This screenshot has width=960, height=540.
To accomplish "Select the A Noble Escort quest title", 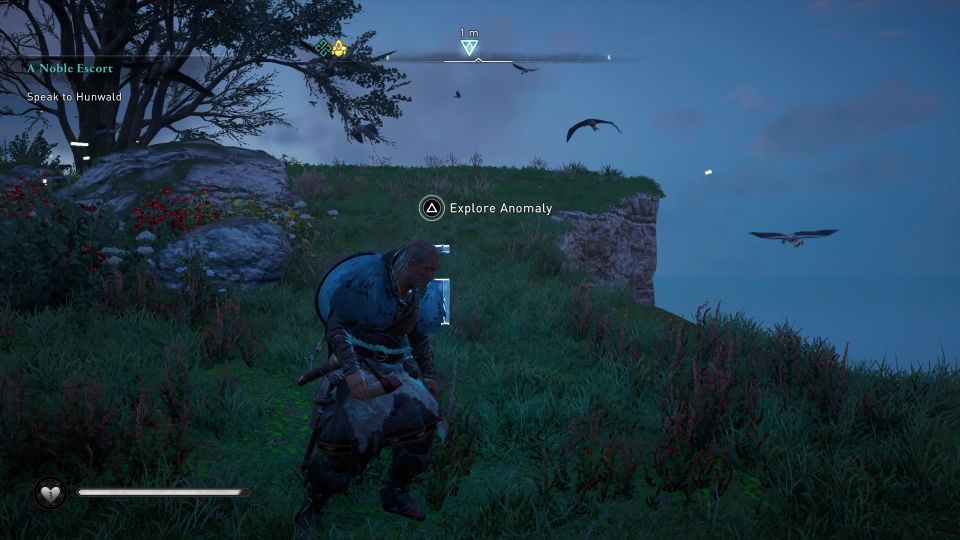I will click(x=70, y=68).
